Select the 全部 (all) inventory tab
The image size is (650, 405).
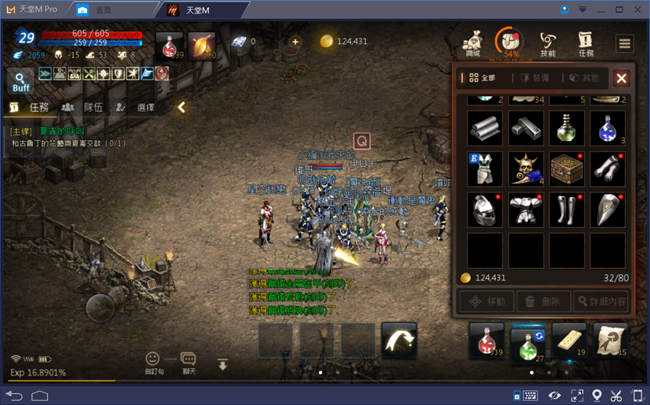click(x=484, y=77)
